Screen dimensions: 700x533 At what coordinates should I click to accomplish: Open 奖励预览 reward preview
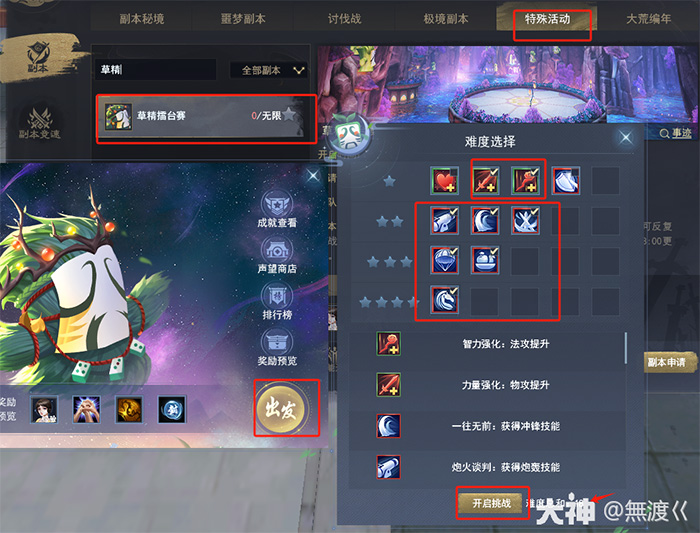click(277, 346)
